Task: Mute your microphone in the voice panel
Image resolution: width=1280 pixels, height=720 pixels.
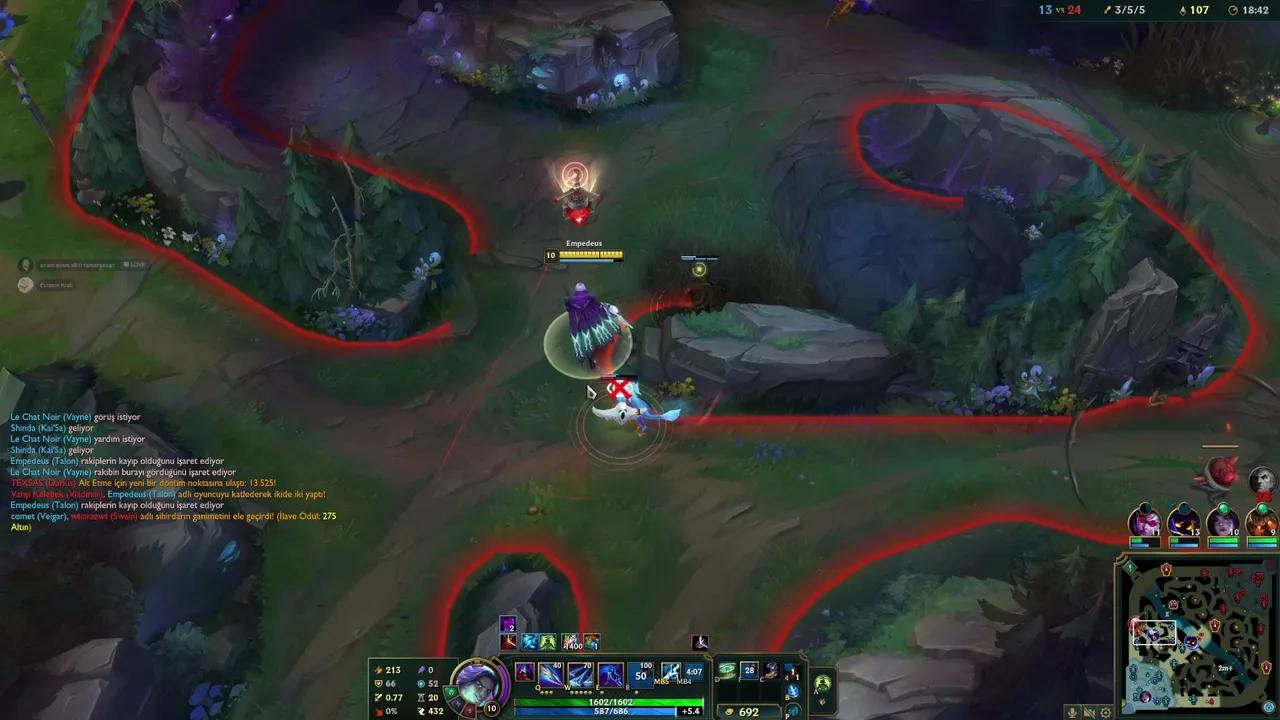Action: tap(1071, 710)
